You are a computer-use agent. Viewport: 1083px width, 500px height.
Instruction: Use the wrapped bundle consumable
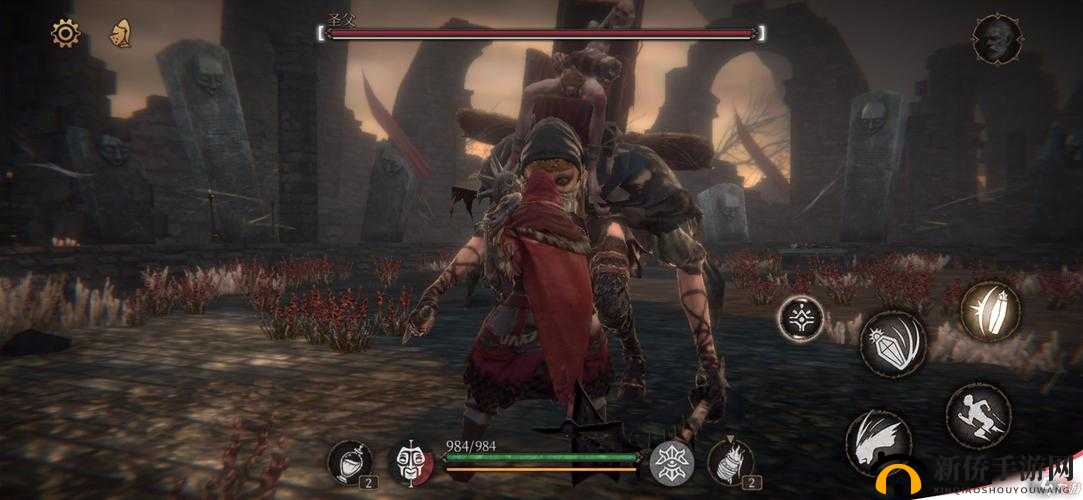click(731, 462)
